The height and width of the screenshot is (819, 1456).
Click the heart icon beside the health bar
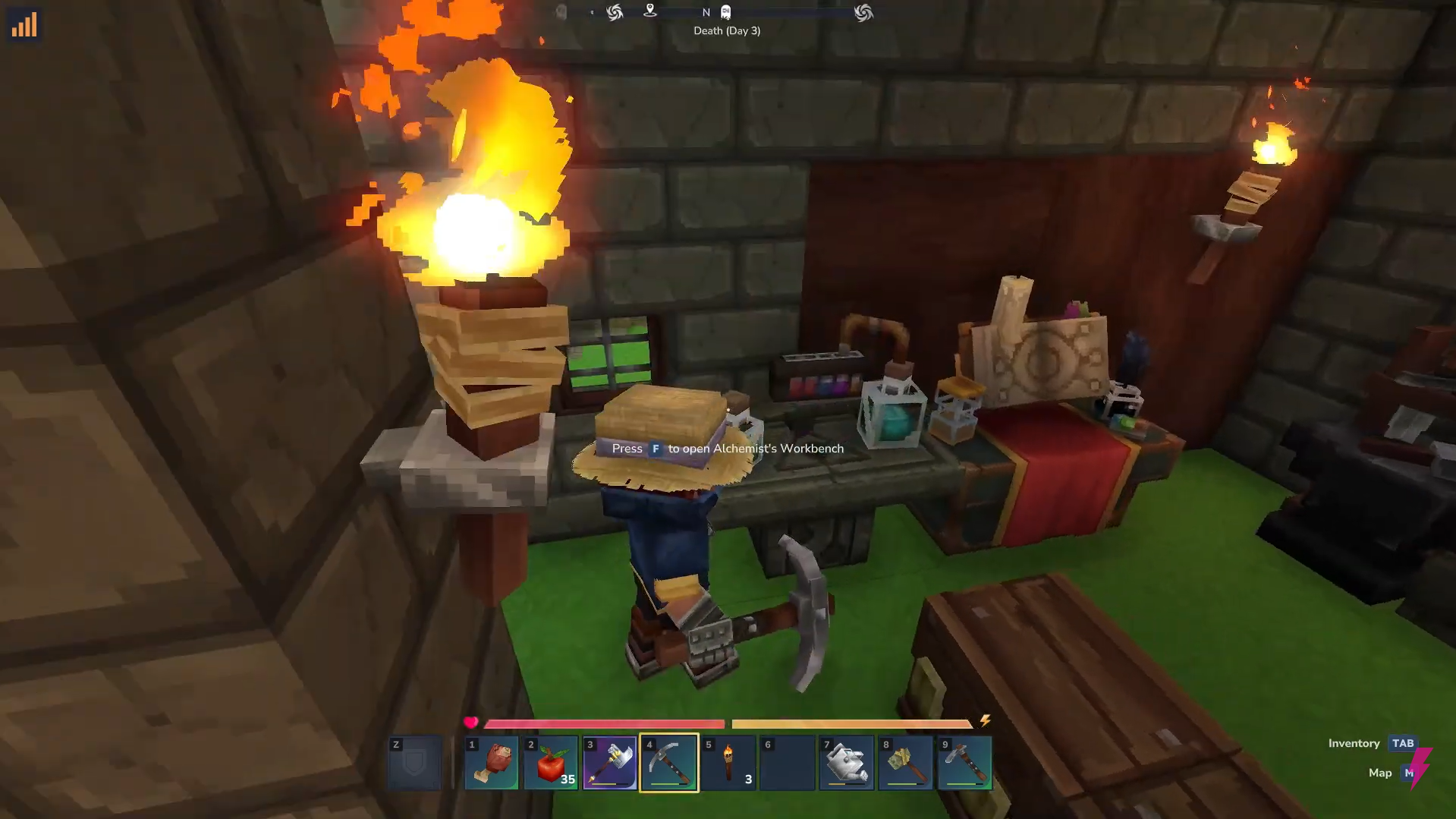(x=471, y=722)
